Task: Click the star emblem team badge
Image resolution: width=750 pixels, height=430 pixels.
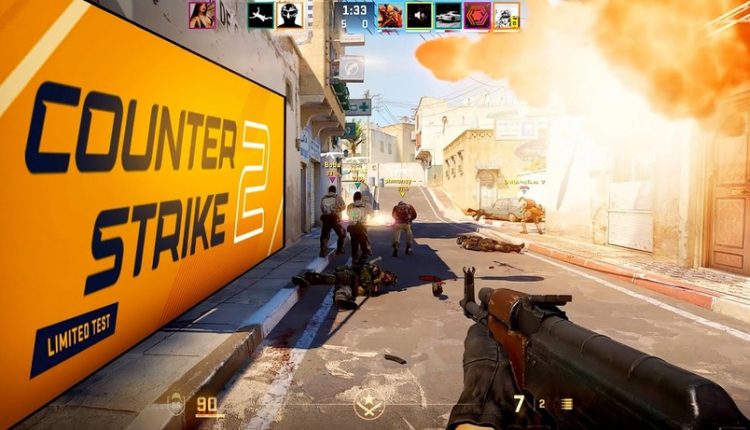Action: (368, 404)
